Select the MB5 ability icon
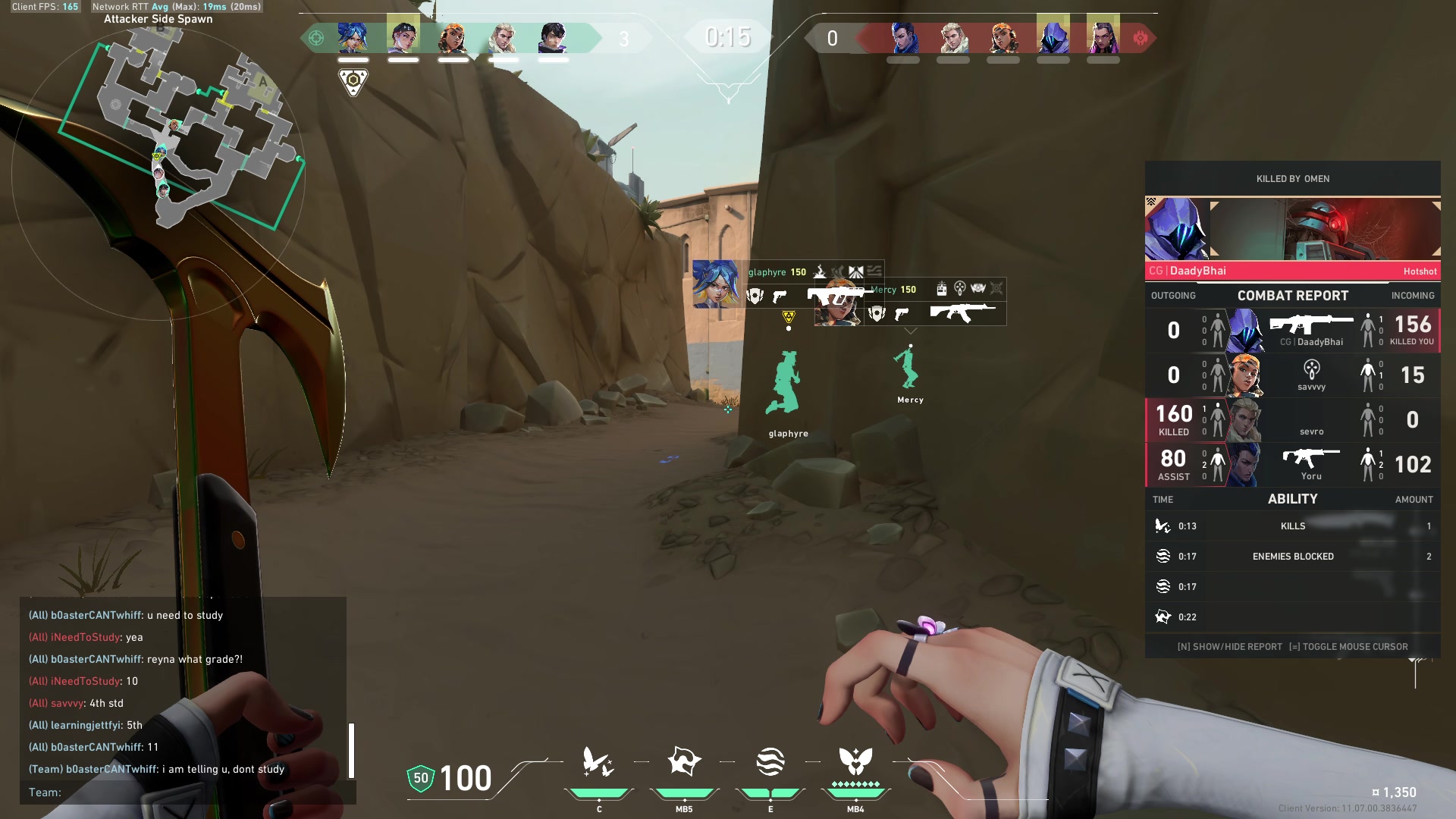 tap(683, 761)
